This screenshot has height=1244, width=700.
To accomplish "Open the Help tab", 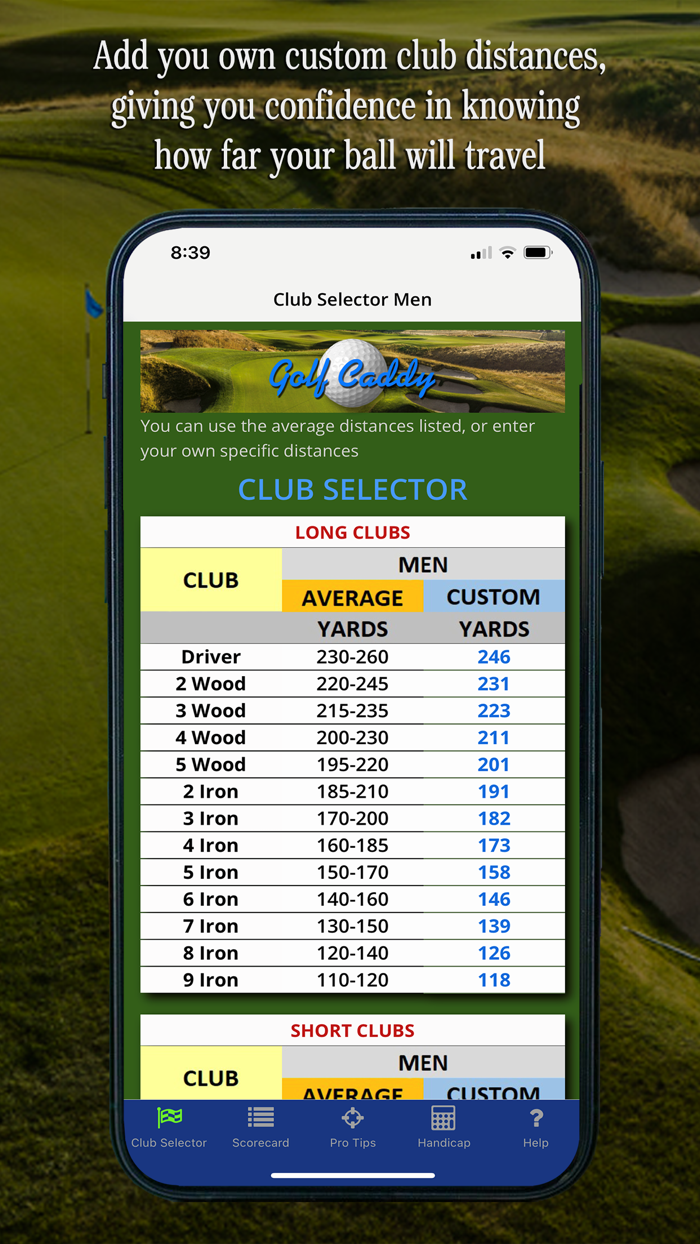I will (x=536, y=1127).
